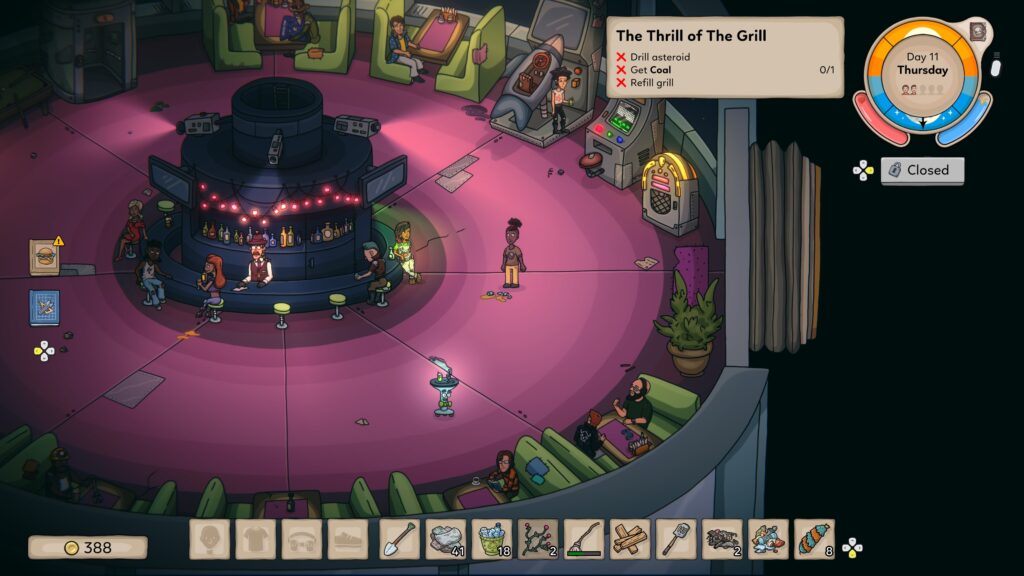Select the headphones equipment slot
Viewport: 1024px width, 576px height.
(x=301, y=539)
